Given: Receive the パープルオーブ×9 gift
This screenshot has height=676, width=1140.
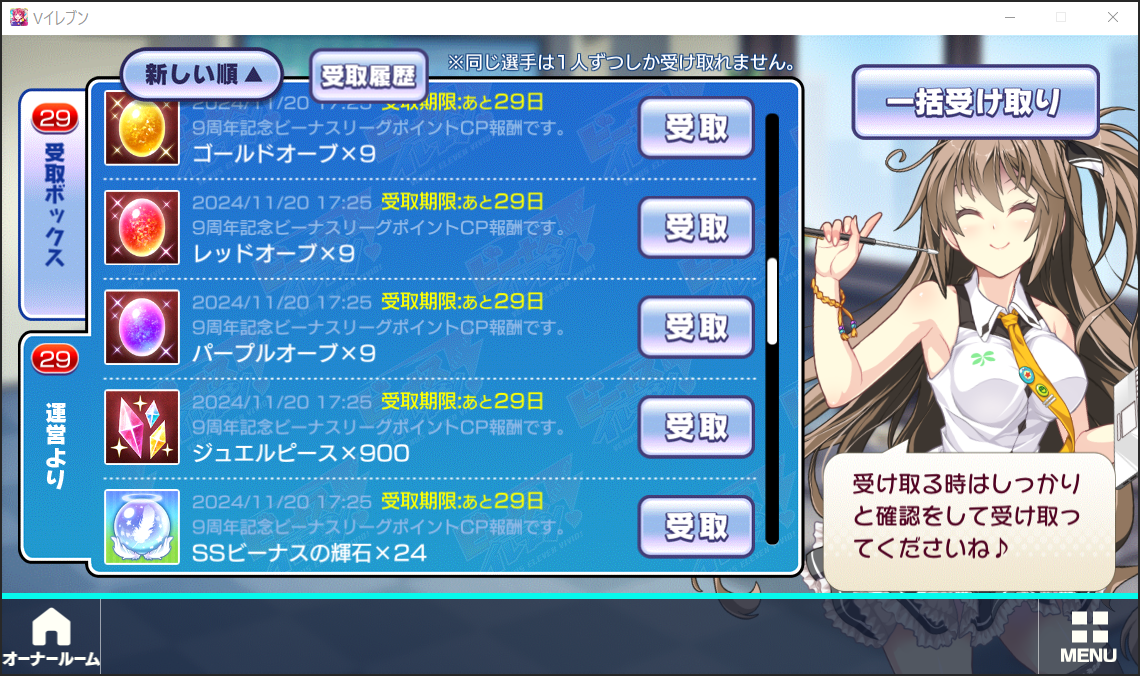Looking at the screenshot, I should (696, 327).
